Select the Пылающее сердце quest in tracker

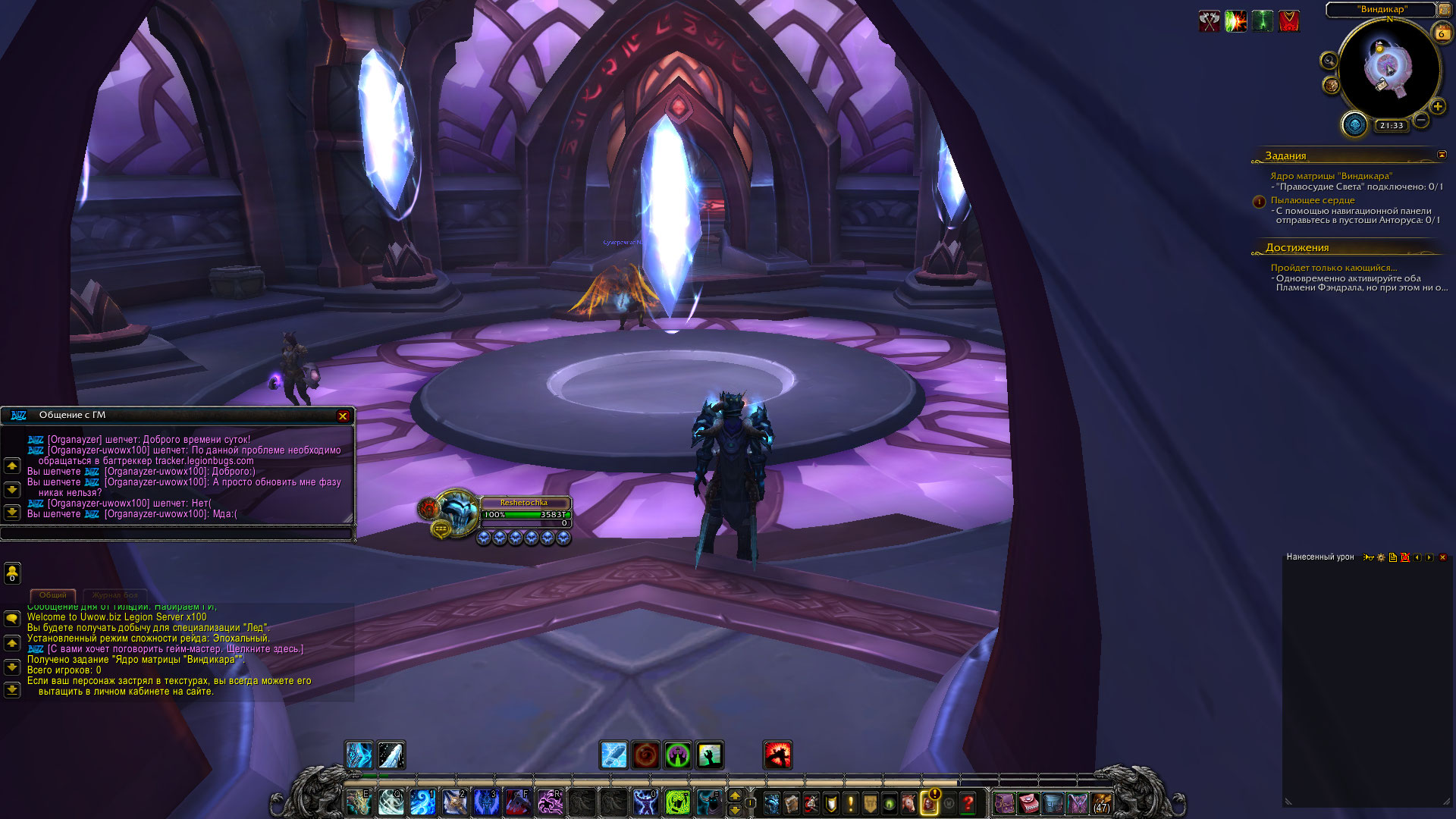click(1313, 200)
